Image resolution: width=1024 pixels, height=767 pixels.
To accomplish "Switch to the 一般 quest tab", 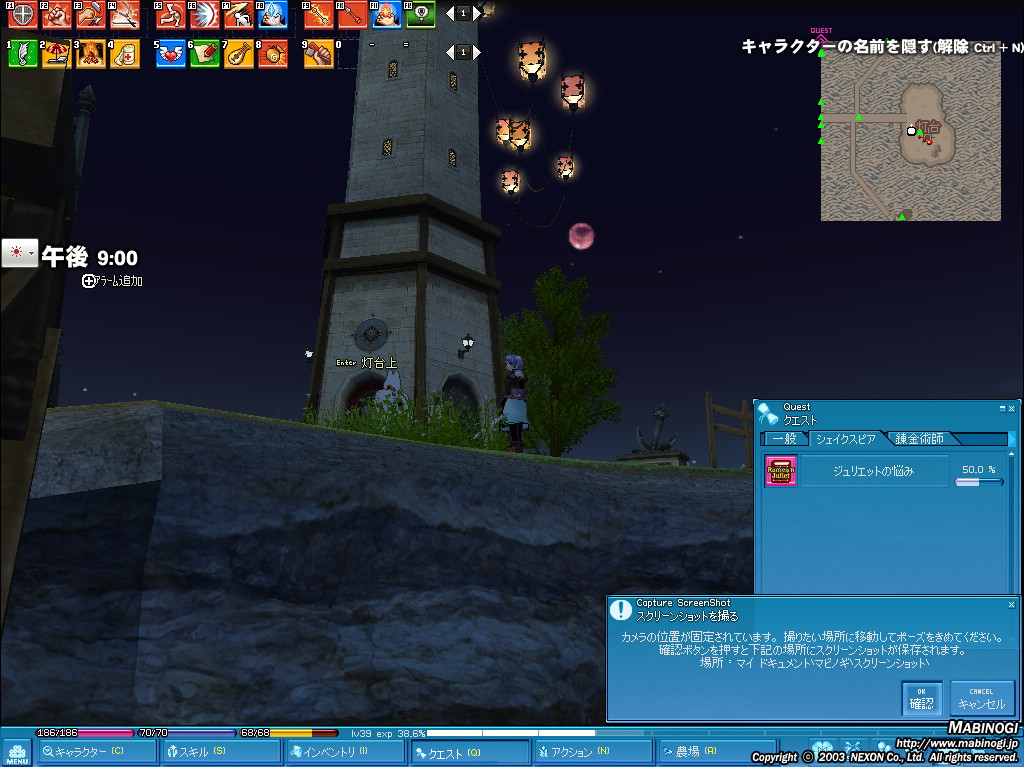I will point(784,439).
